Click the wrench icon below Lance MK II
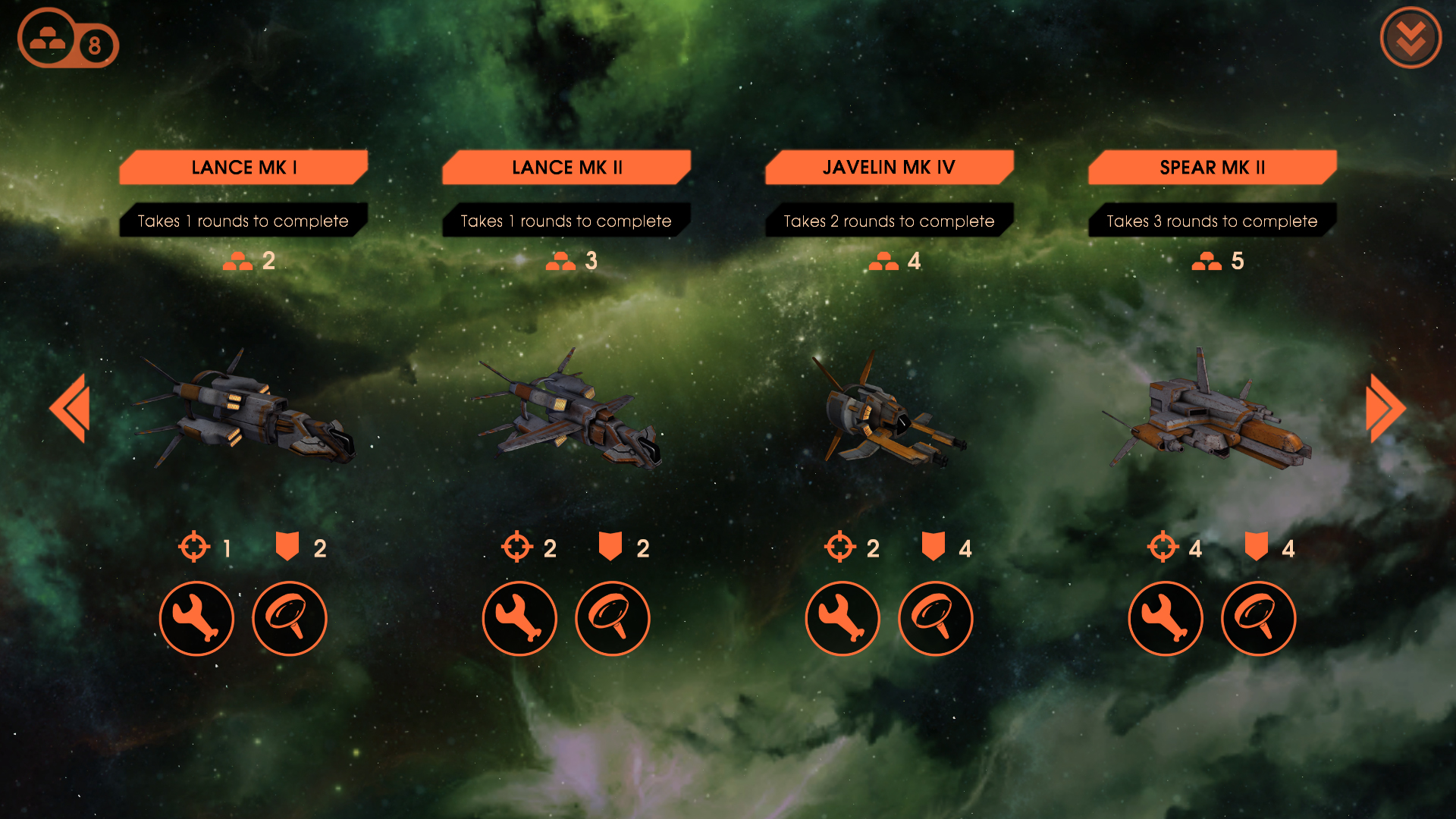This screenshot has height=819, width=1456. click(519, 618)
